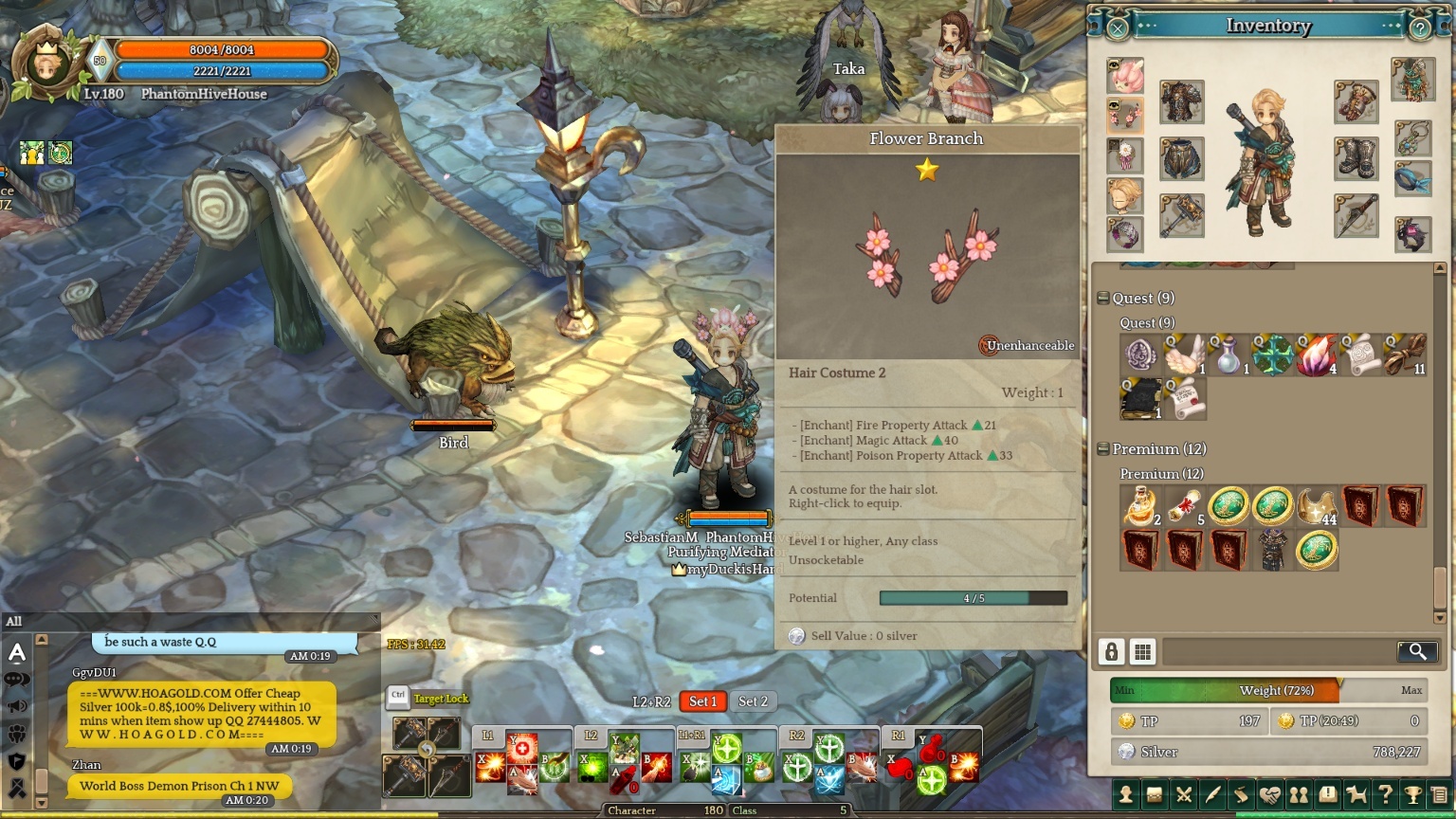This screenshot has width=1456, height=819.
Task: Select the equipped armor chest piece slot
Action: pos(1181,102)
